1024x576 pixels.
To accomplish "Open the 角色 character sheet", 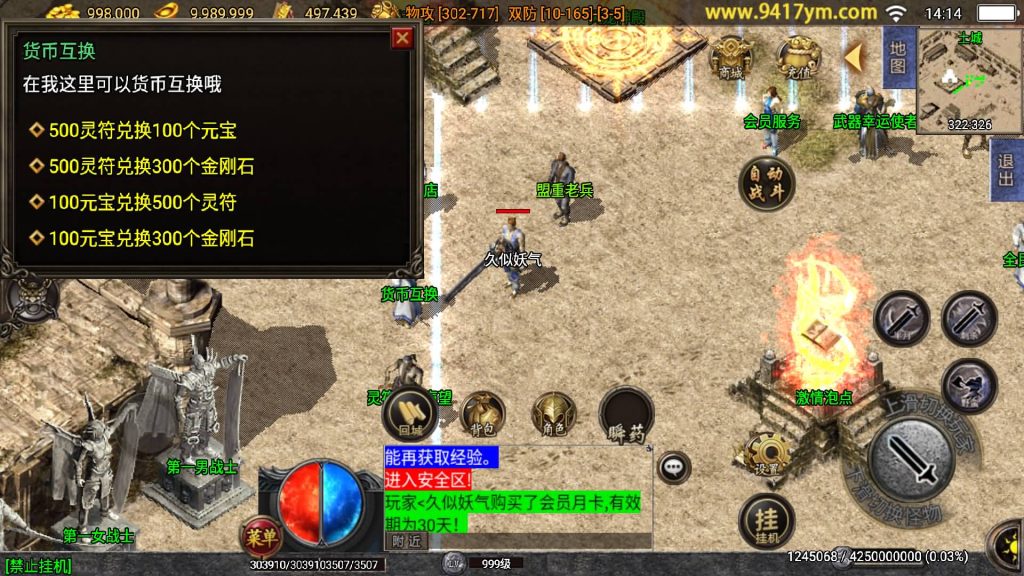I will [554, 413].
